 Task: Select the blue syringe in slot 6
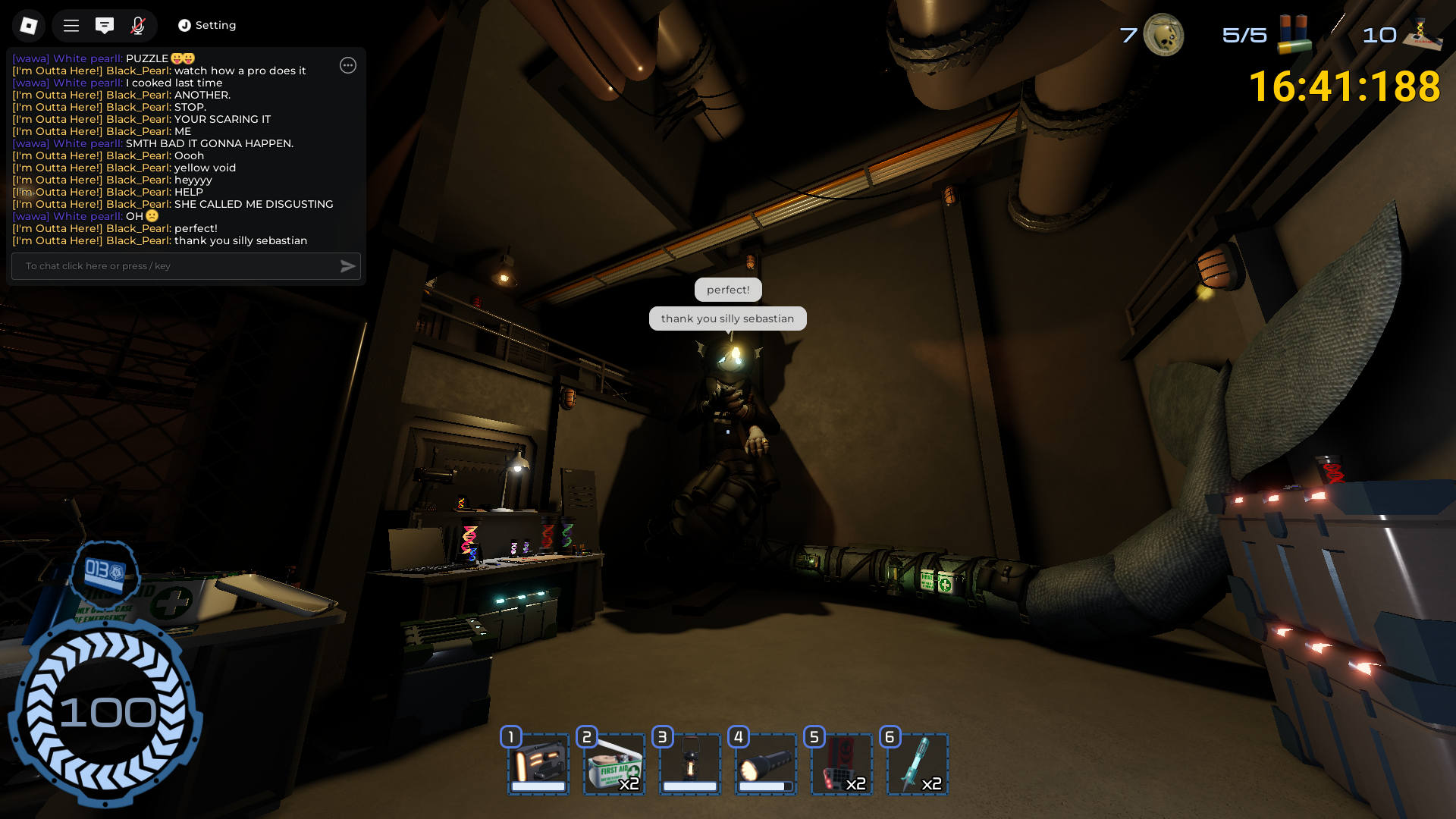pos(918,764)
